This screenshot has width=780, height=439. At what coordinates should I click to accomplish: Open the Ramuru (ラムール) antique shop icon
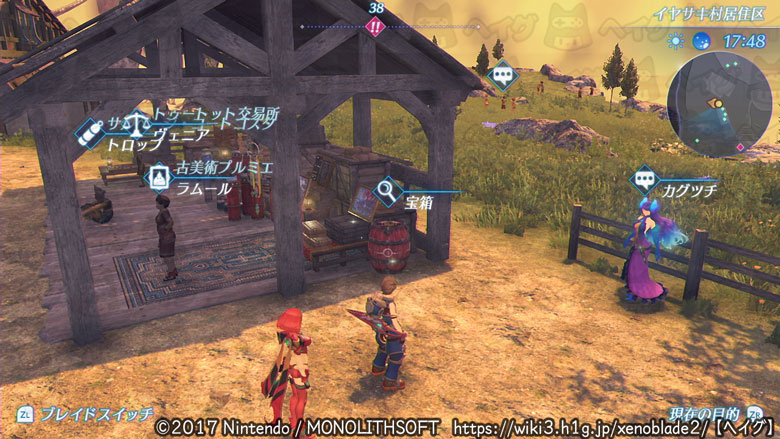pos(158,177)
